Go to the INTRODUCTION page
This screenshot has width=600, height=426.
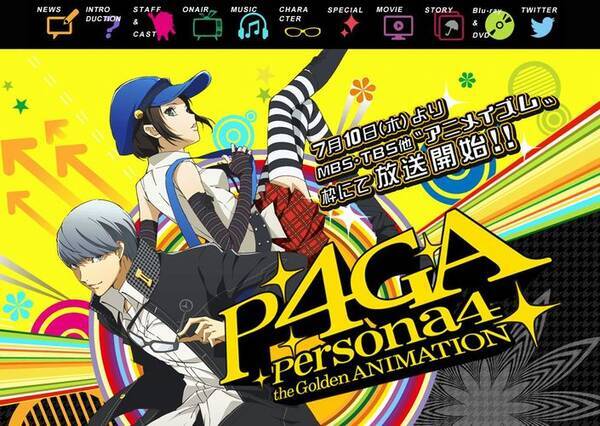(x=108, y=22)
